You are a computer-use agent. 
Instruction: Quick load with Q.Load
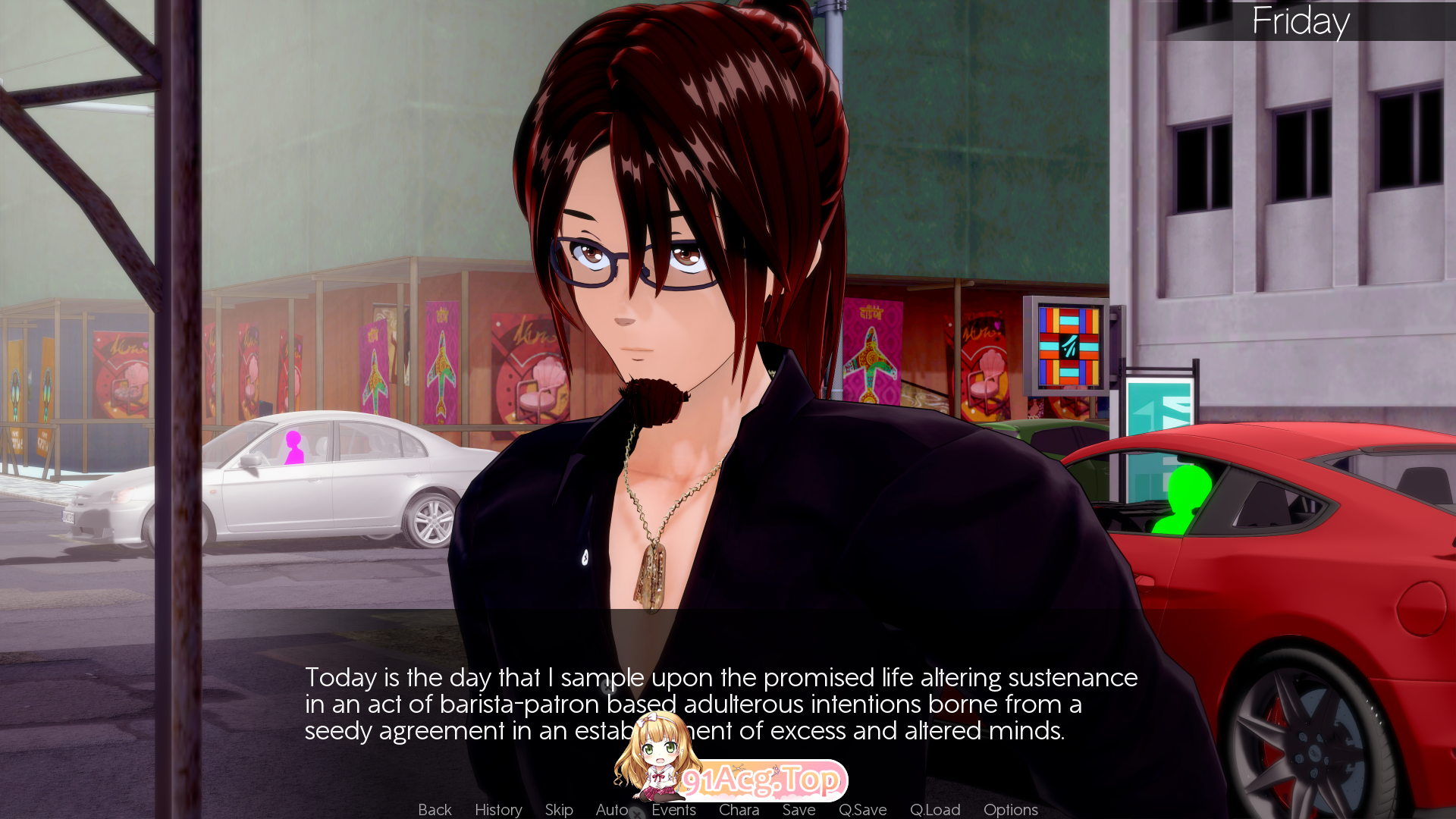point(935,810)
